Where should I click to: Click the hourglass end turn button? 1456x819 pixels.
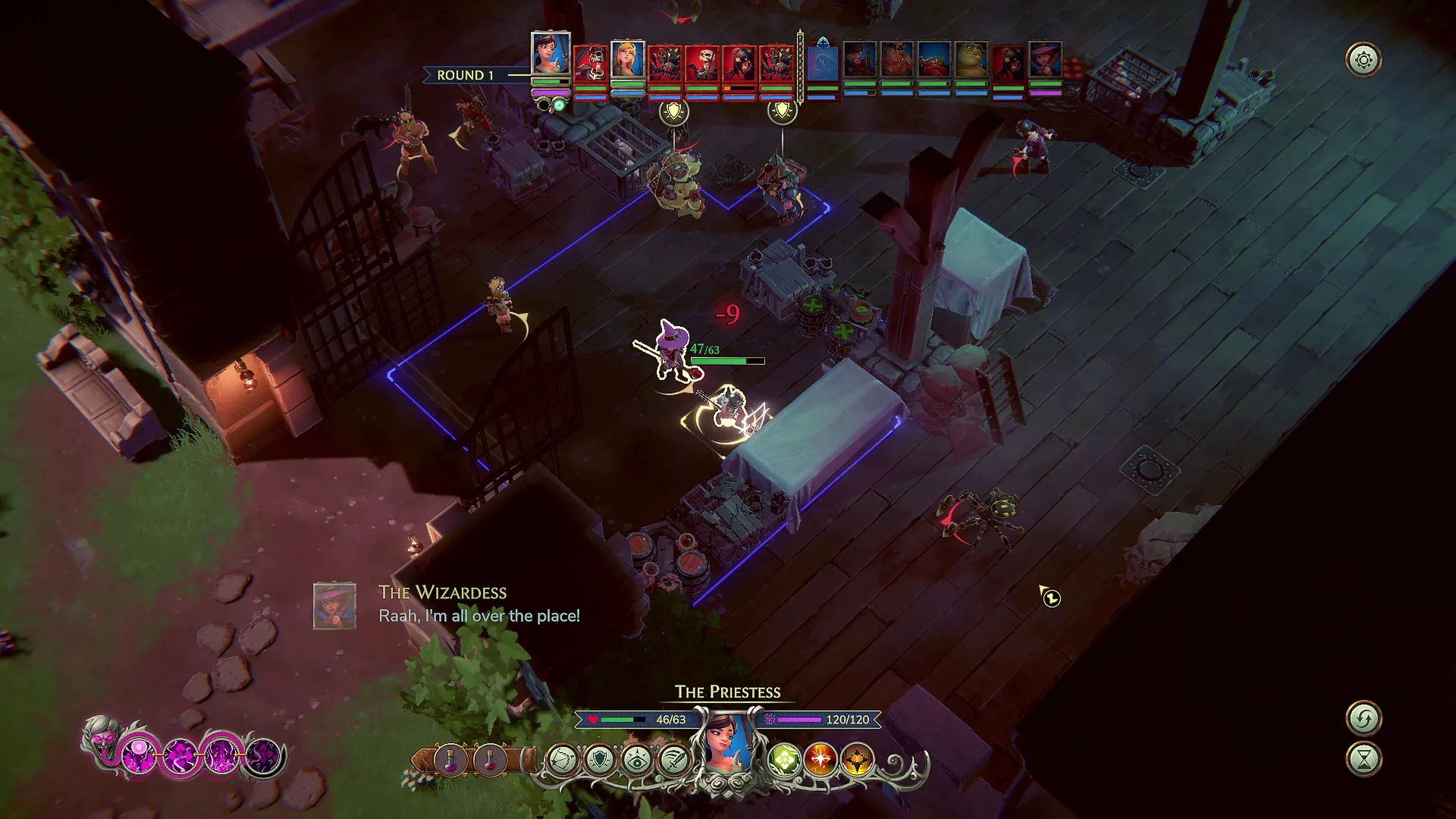tap(1363, 759)
